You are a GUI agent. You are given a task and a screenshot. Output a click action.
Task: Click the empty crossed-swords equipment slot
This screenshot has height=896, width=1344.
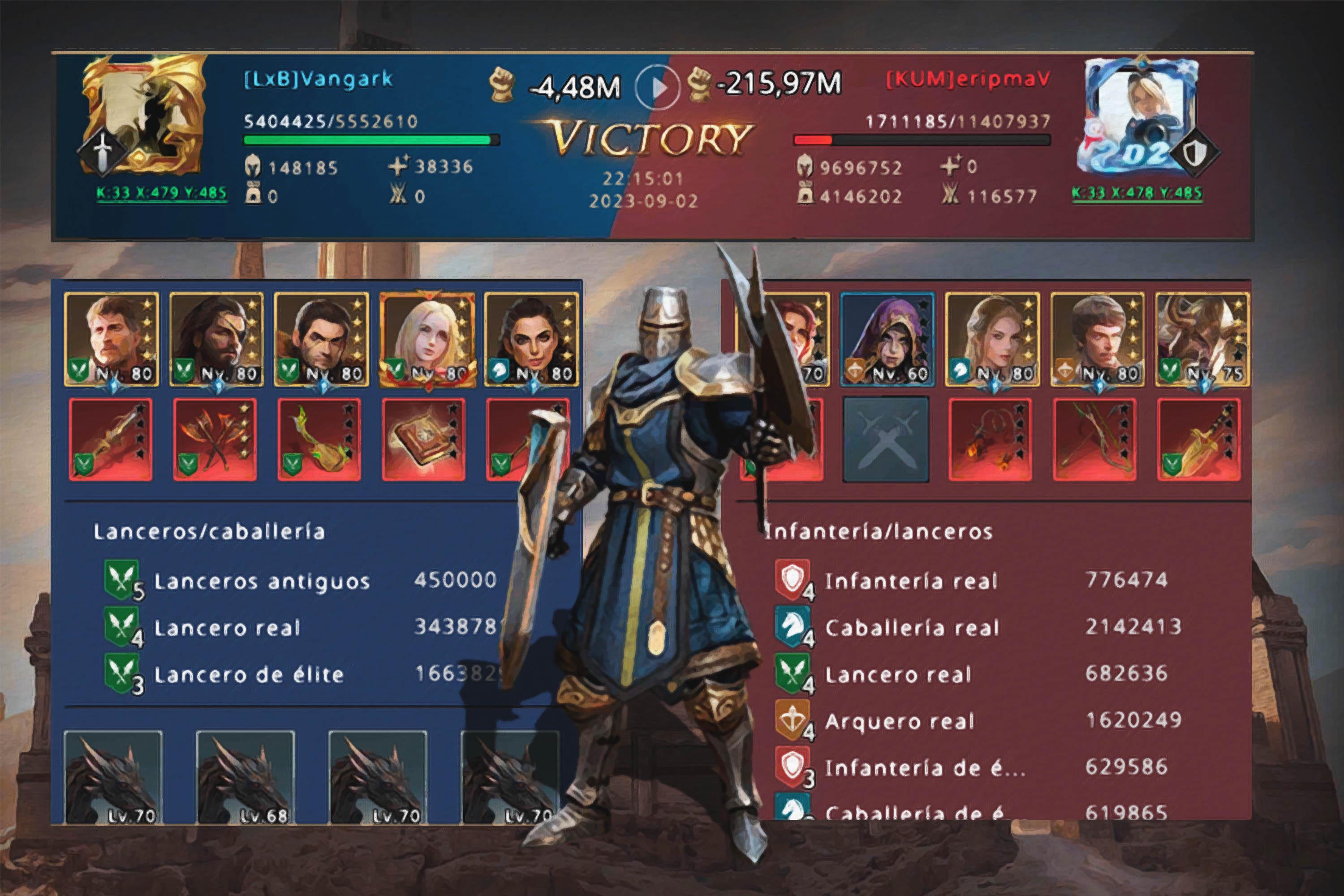(886, 439)
